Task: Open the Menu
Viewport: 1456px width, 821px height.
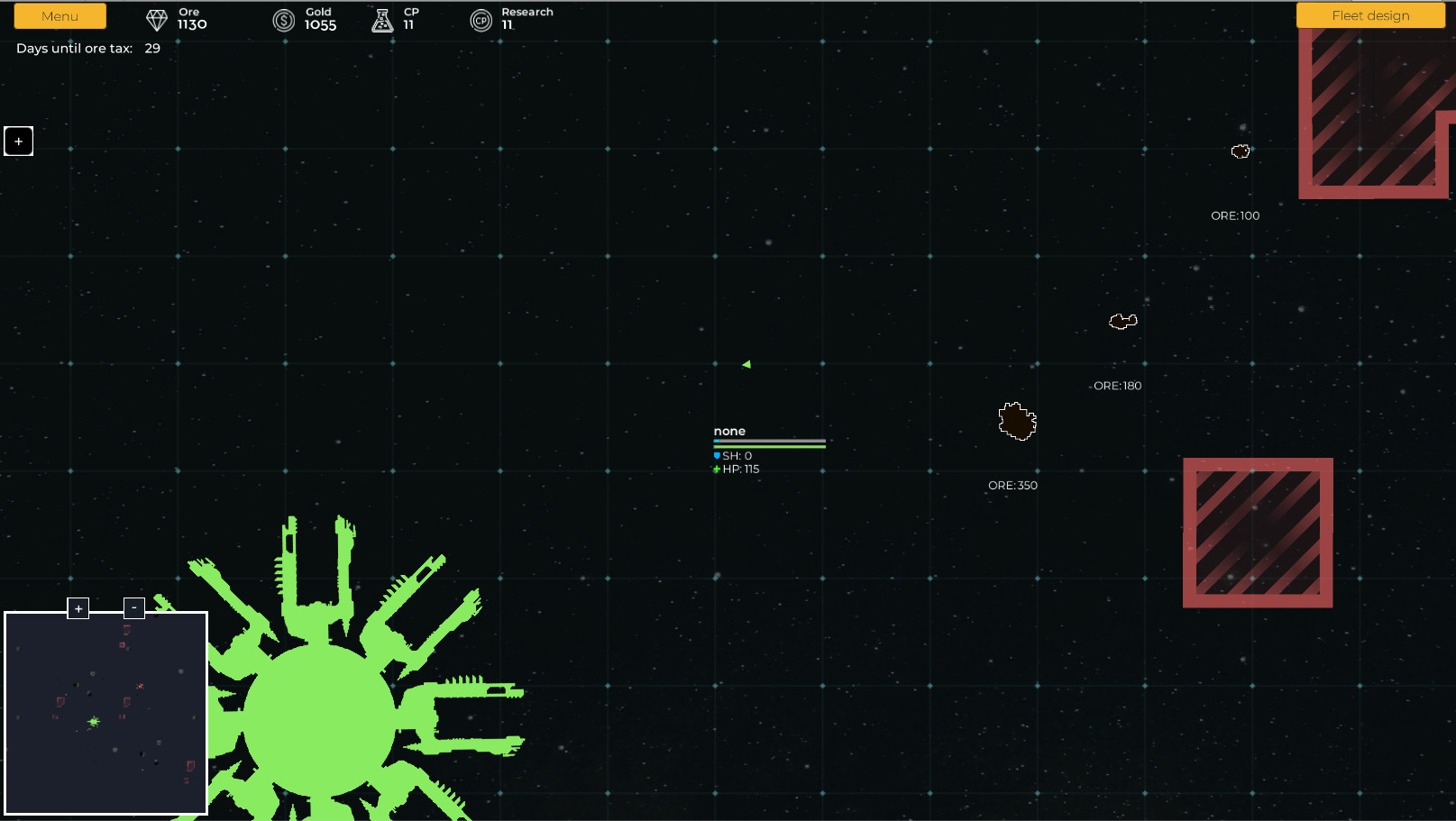Action: click(60, 15)
